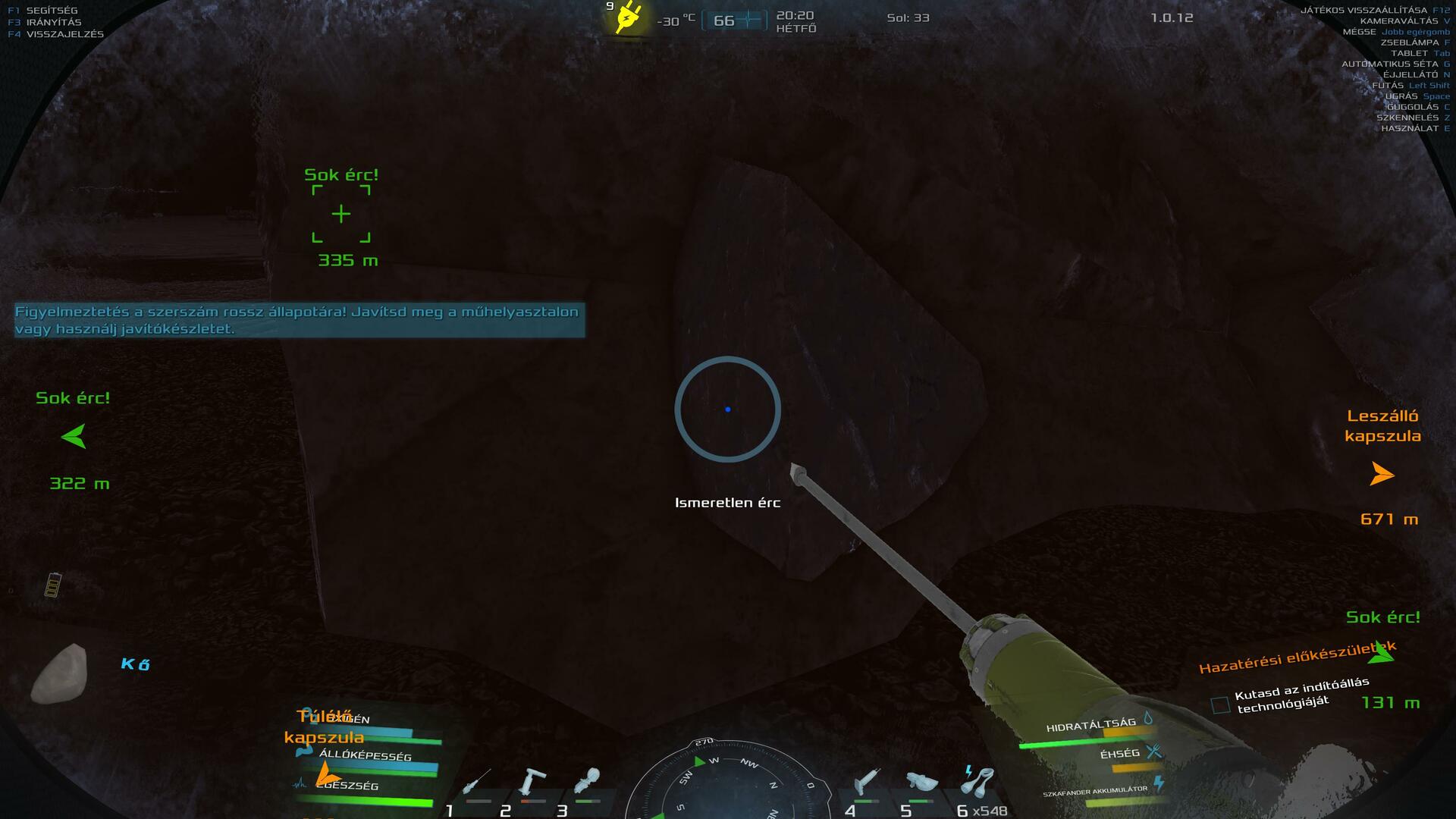
Task: Tick the 'Kutasd az indítóállás technológiáját' objective checkbox
Action: pos(1220,705)
